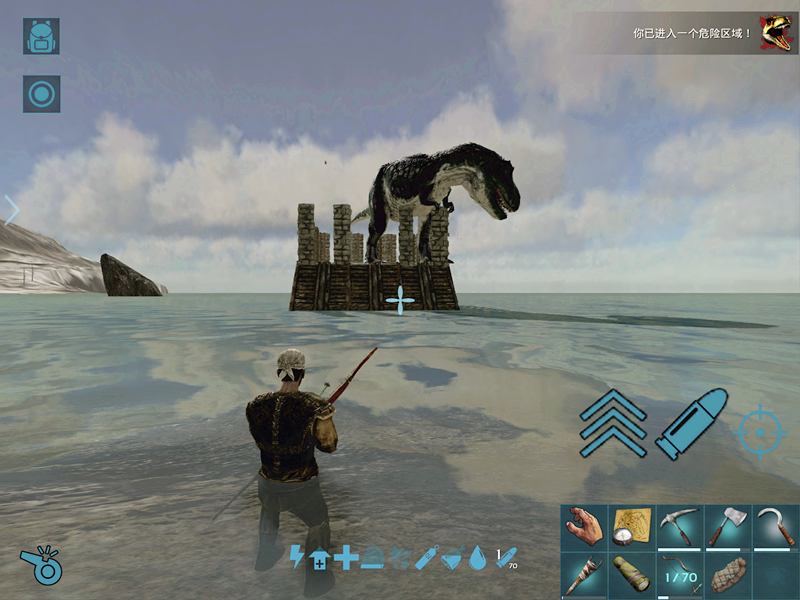800x600 pixels.
Task: Equip the pickaxe from the hotbar
Action: point(679,527)
